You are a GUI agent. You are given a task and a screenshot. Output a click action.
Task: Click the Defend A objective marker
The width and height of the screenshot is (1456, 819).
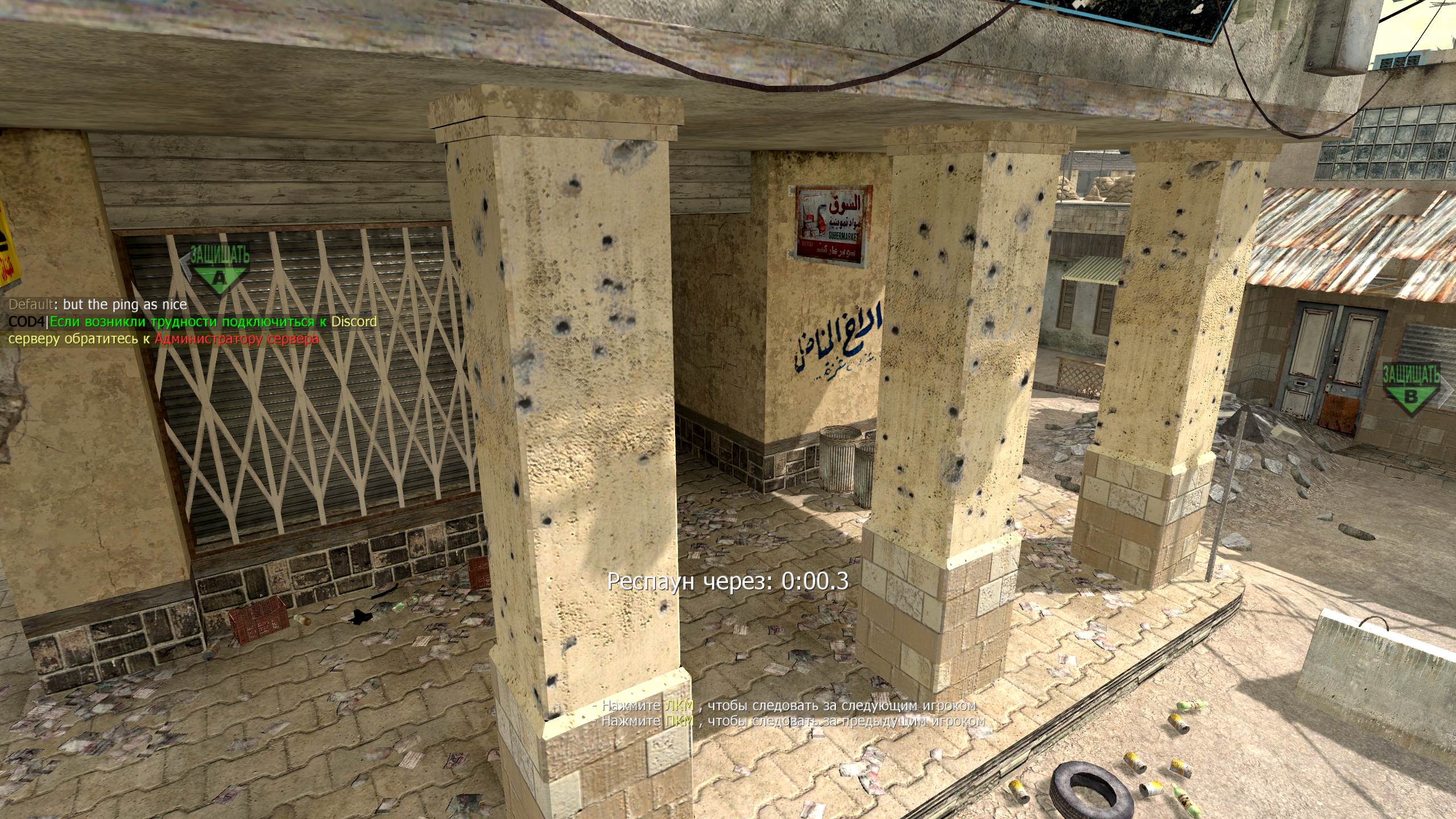pos(218,269)
